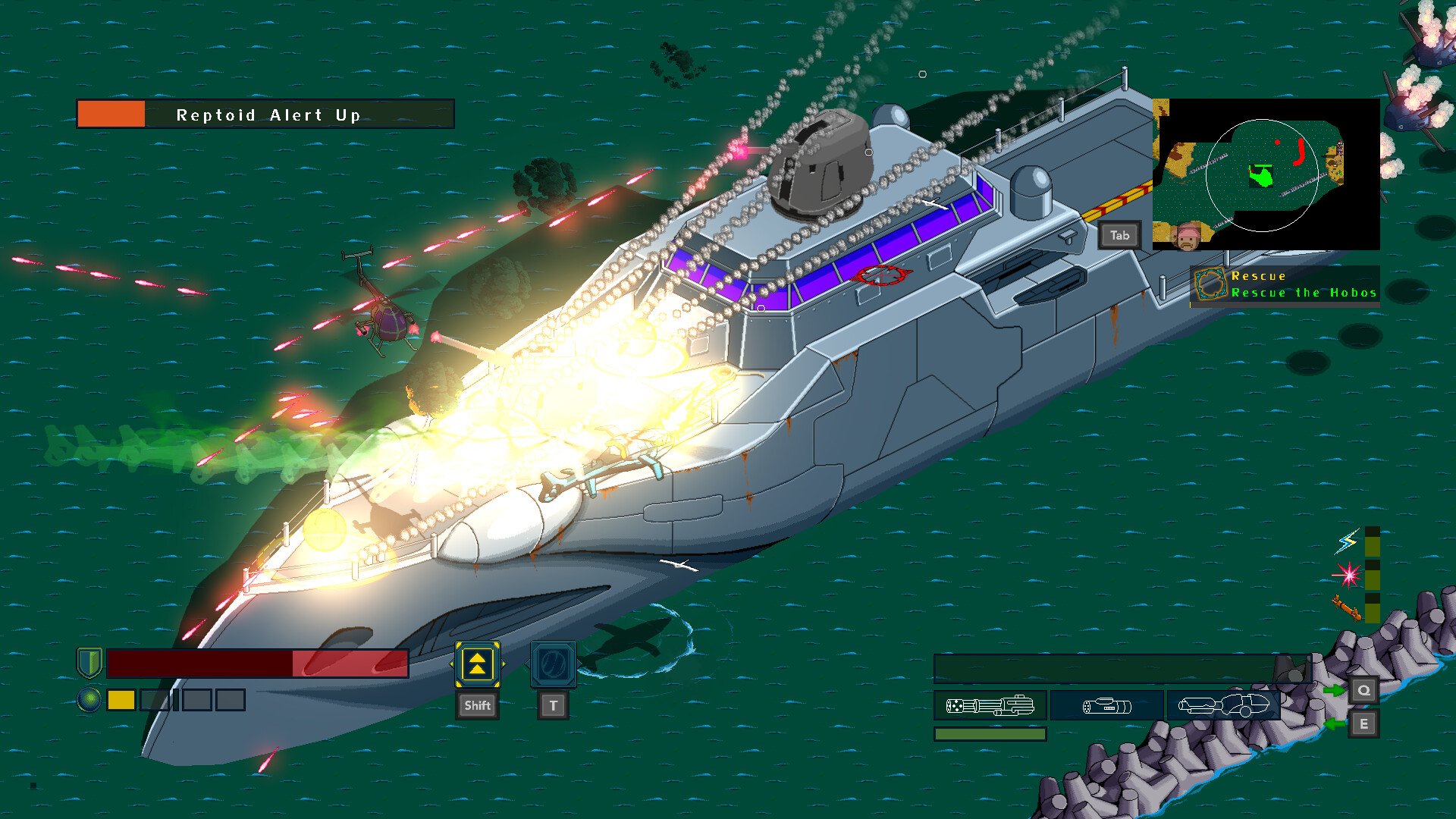The image size is (1456, 819).
Task: Choose the heavy cannon weapon slot
Action: [1222, 706]
